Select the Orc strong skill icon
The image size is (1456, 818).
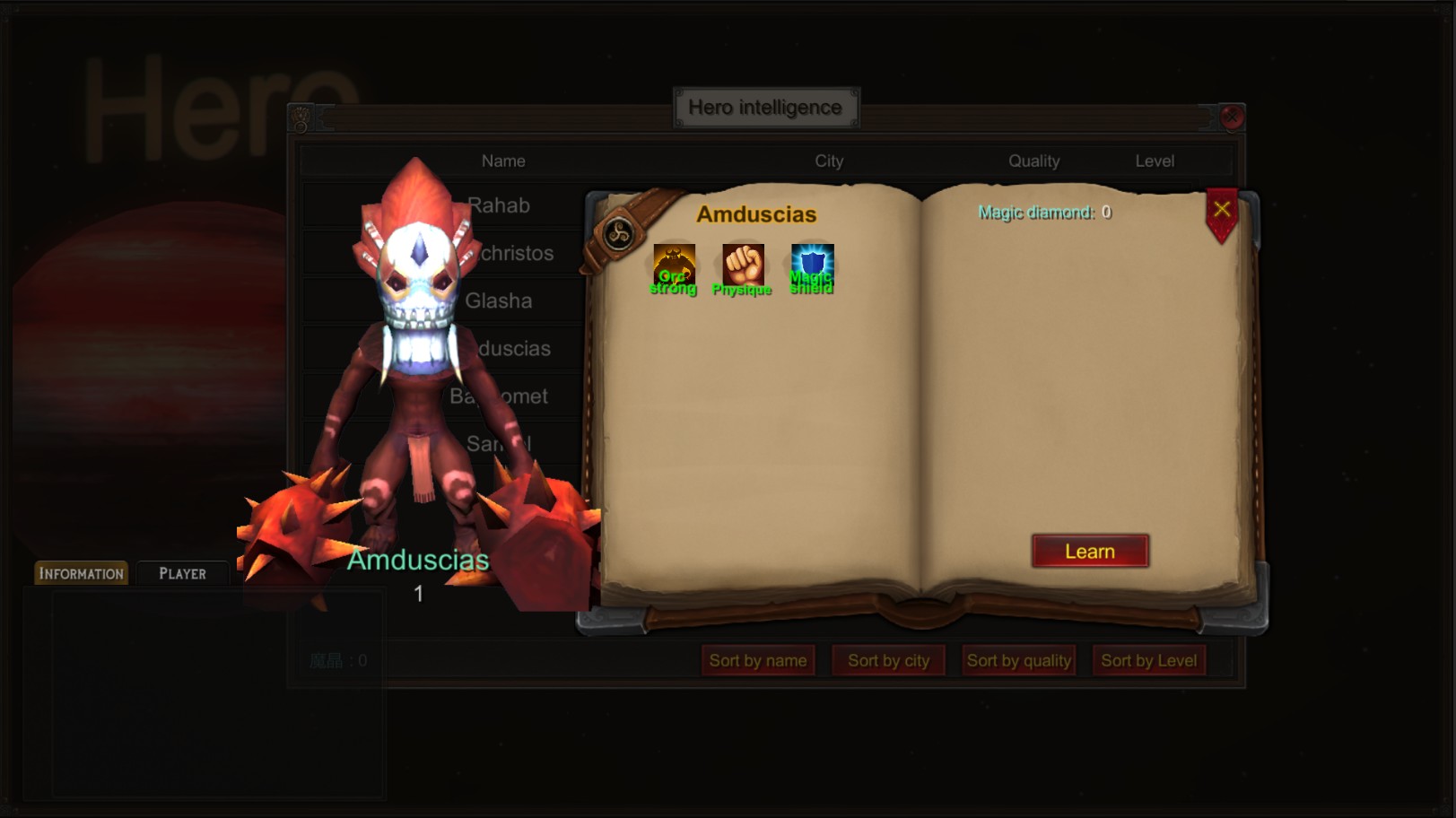[x=674, y=263]
